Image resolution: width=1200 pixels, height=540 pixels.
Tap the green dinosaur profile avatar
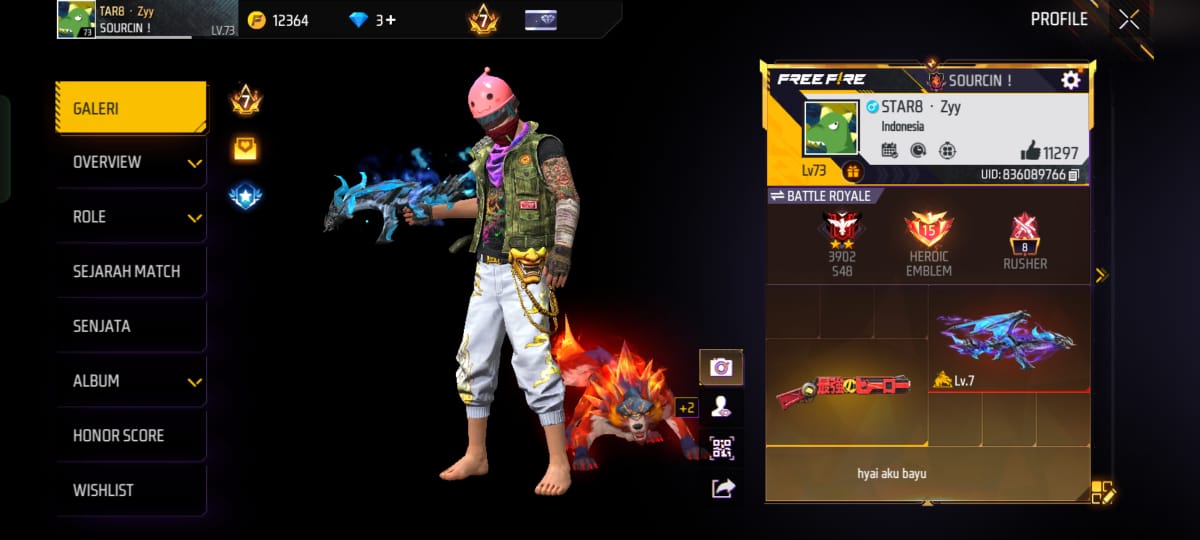tap(831, 127)
